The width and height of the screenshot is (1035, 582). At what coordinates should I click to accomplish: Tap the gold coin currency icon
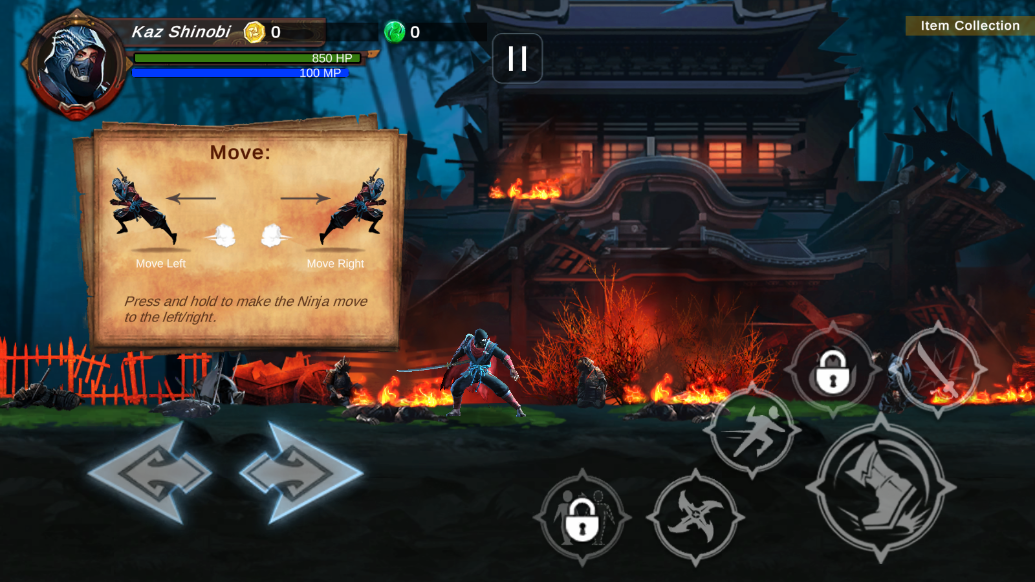(254, 32)
